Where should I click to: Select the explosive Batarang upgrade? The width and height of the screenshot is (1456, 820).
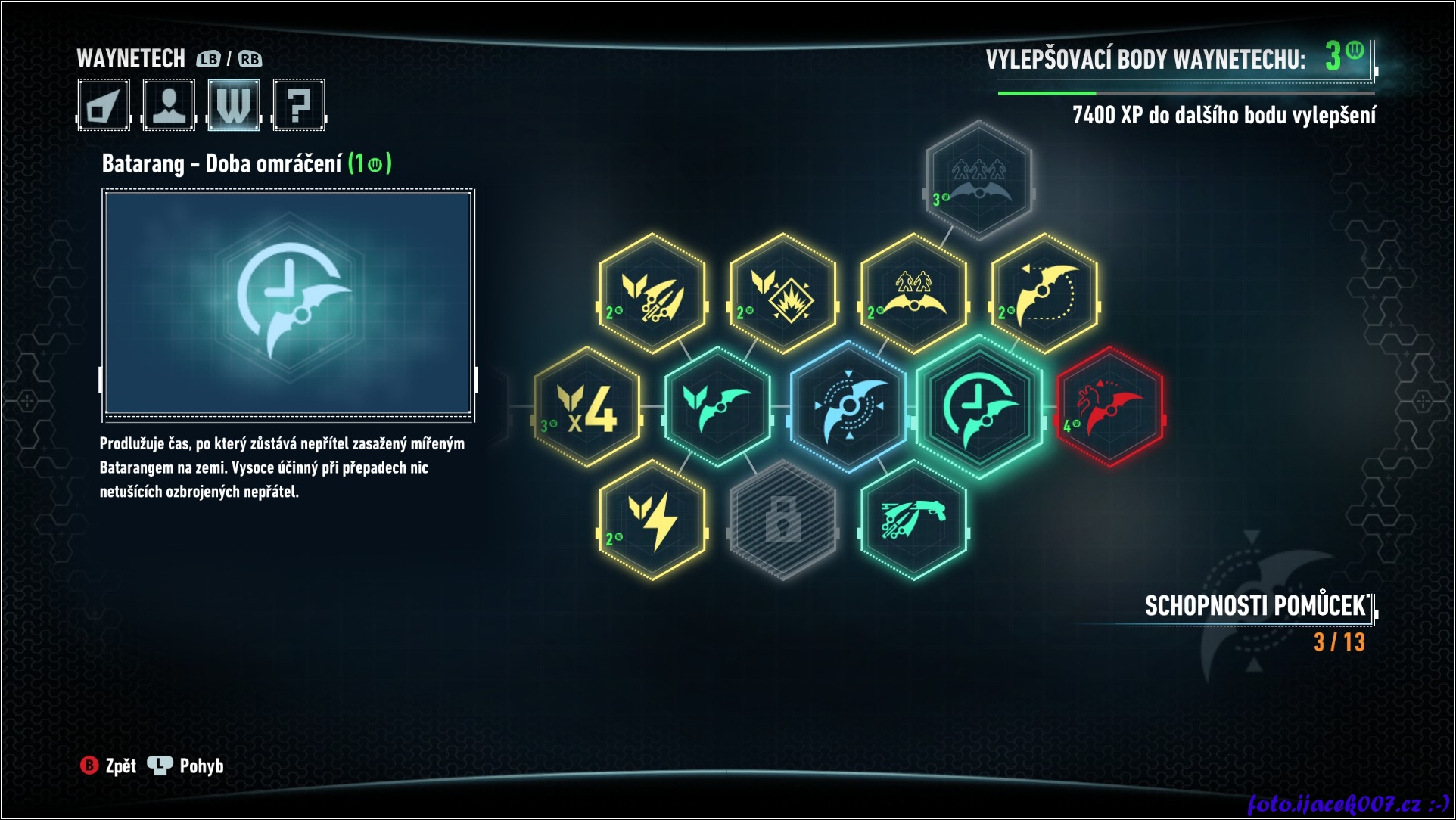783,294
